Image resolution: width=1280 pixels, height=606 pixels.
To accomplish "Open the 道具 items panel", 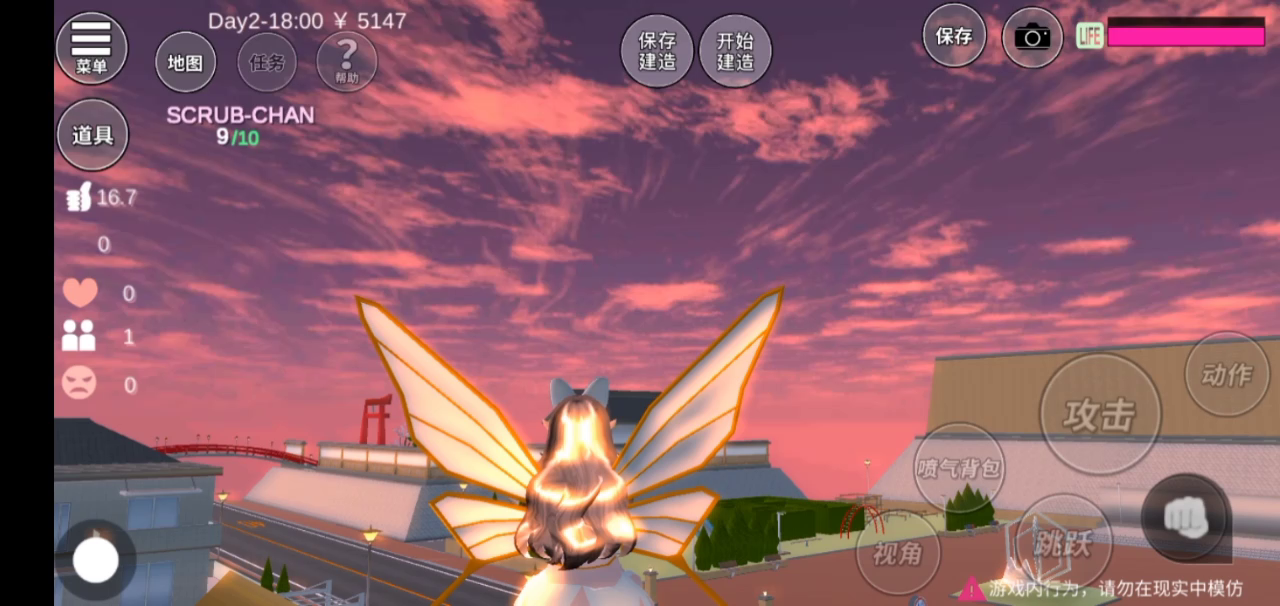I will coord(92,135).
